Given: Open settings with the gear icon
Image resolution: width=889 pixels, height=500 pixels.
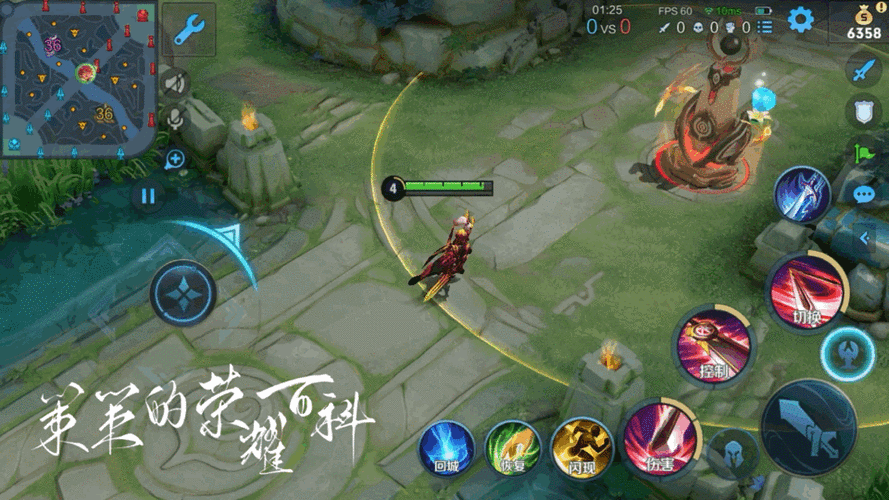Looking at the screenshot, I should [800, 19].
